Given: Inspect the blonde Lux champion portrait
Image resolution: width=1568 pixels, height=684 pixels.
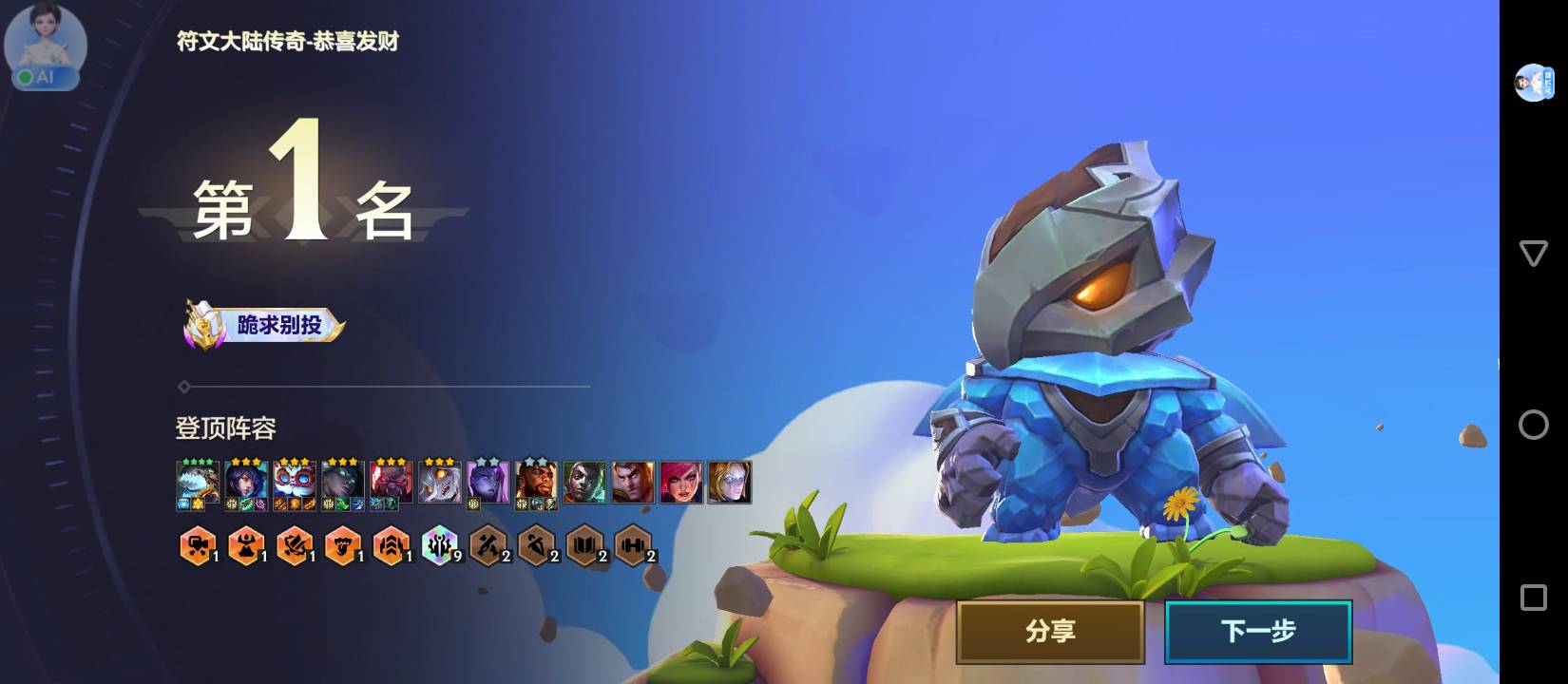Looking at the screenshot, I should pos(730,483).
